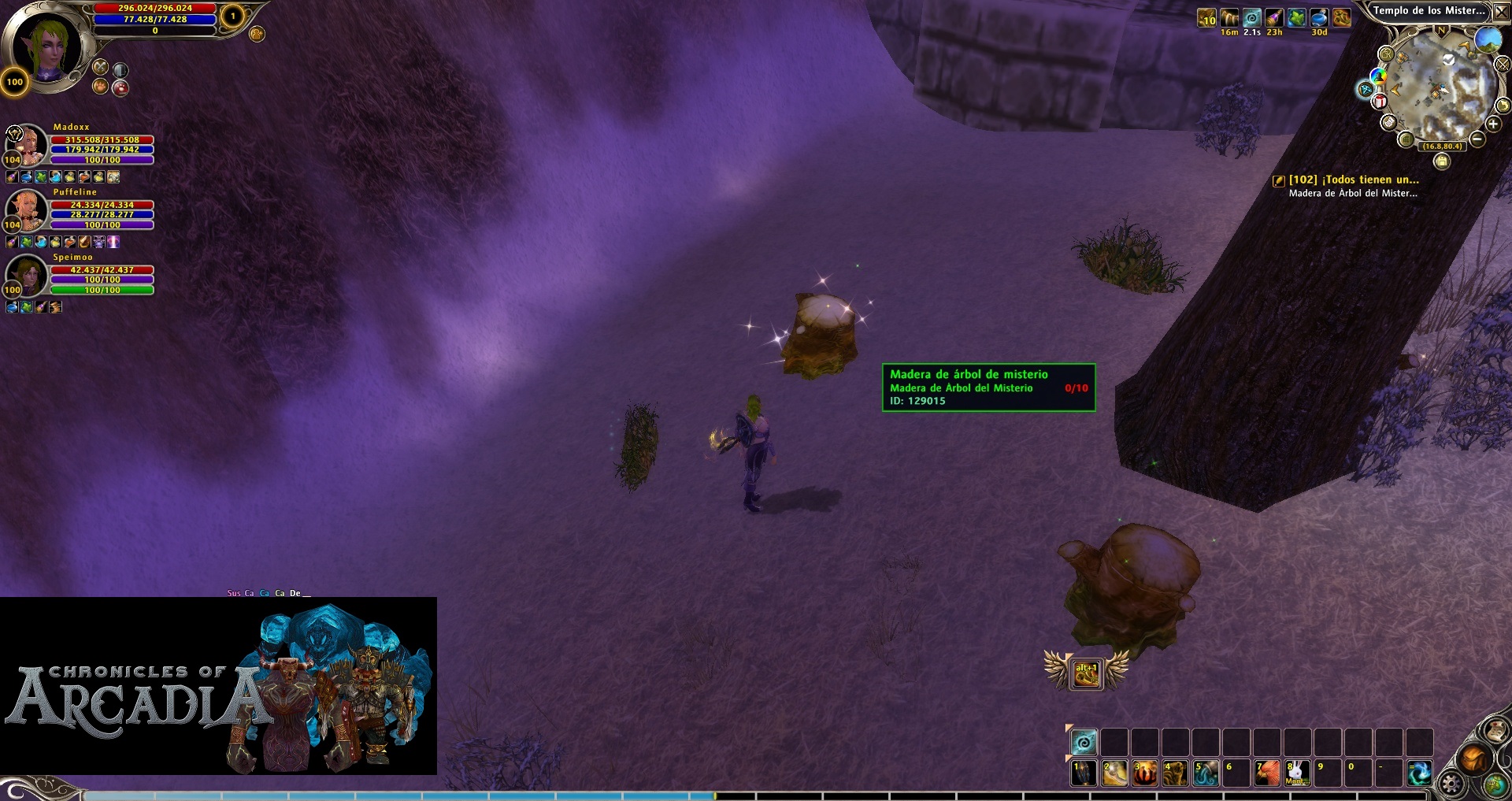Select the tracked quest ¡Todos tienen un...
The width and height of the screenshot is (1512, 801).
click(x=1353, y=180)
